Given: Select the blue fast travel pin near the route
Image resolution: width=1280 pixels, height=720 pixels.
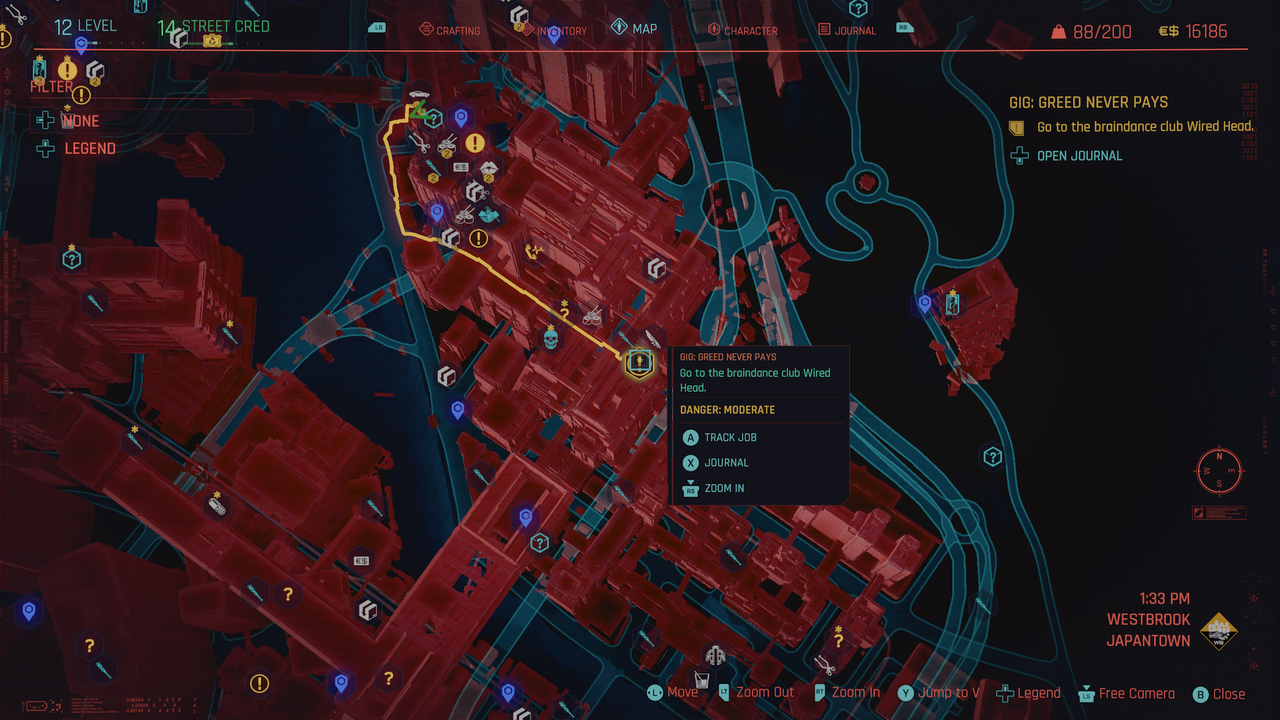Looking at the screenshot, I should click(437, 210).
